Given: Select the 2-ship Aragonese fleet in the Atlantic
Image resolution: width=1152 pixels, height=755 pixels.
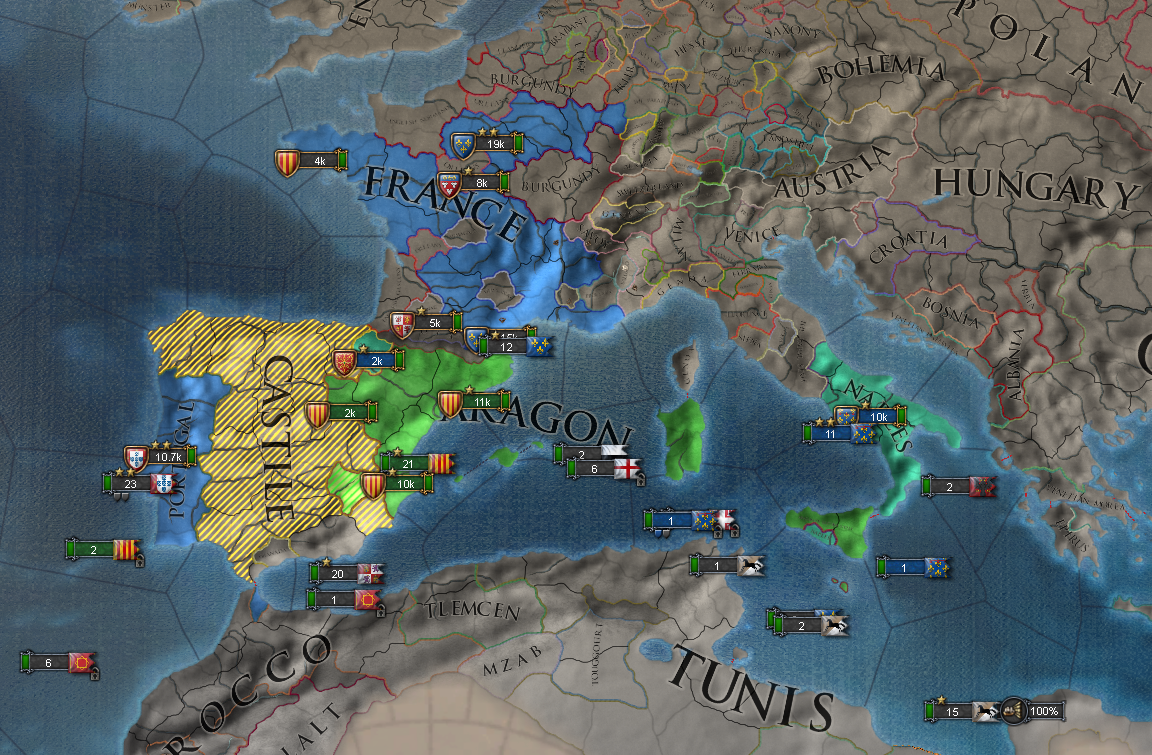Looking at the screenshot, I should click(94, 549).
